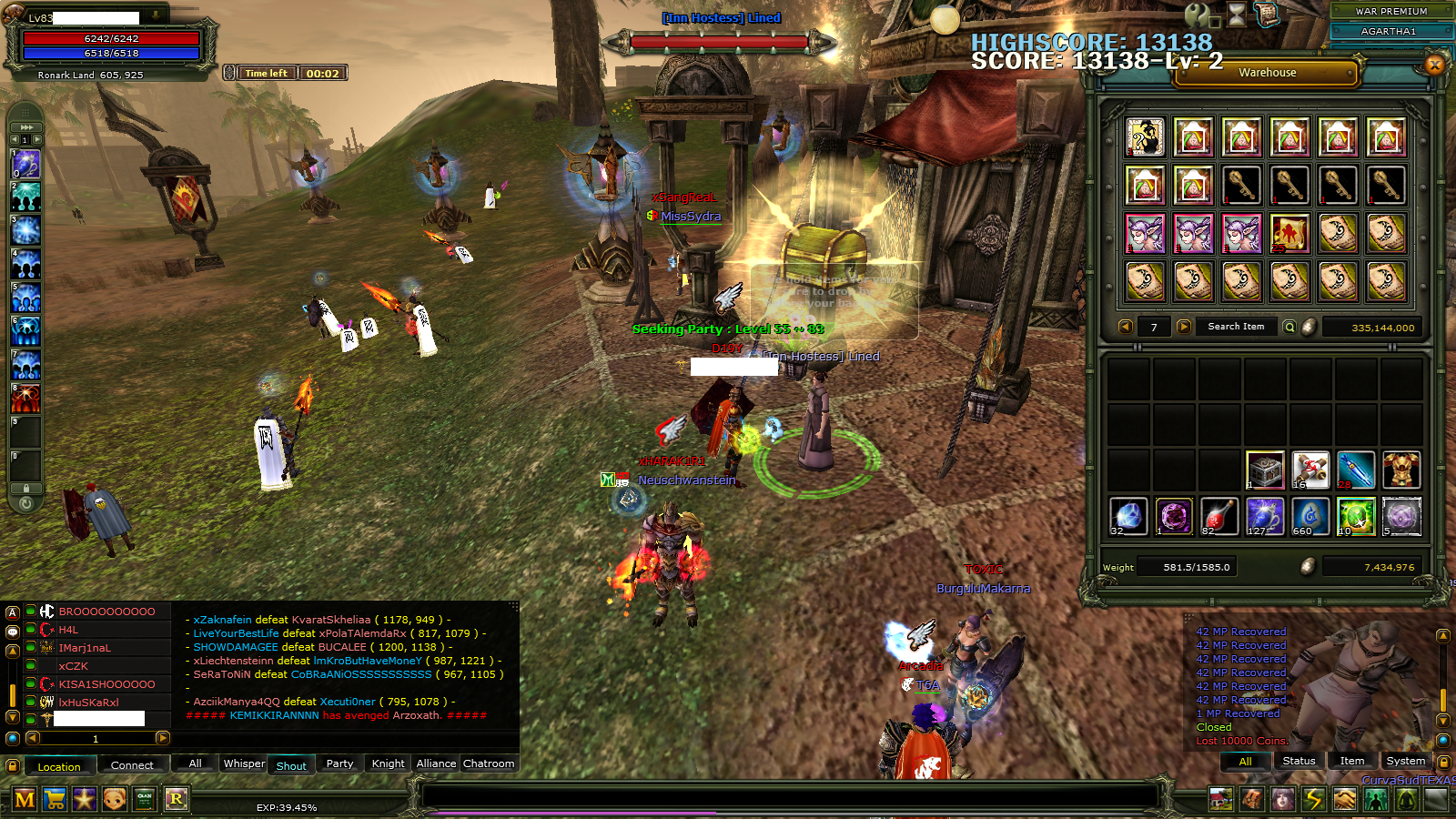
Task: Select the red potion stack of 82
Action: [x=1219, y=516]
